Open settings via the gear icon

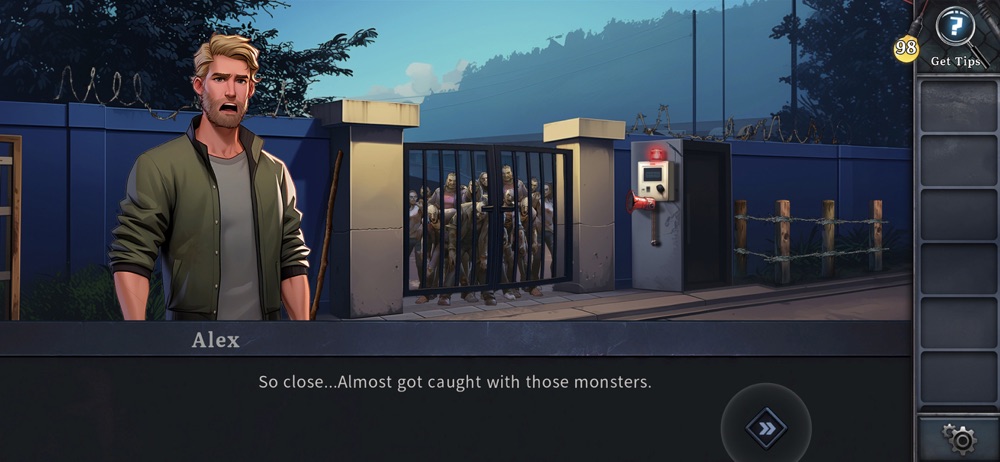pos(959,439)
